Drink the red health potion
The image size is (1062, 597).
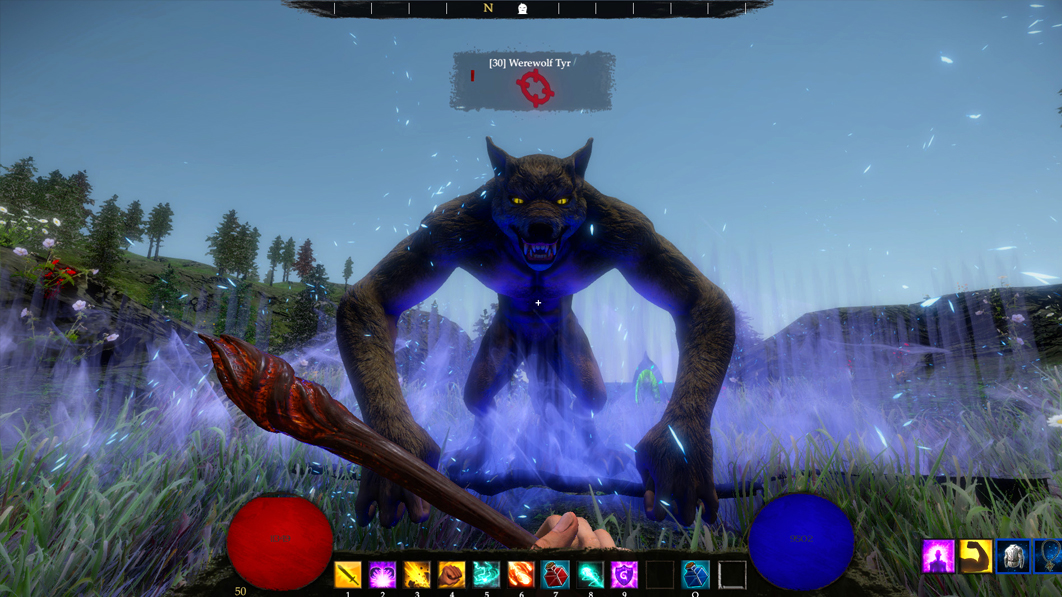pos(556,575)
